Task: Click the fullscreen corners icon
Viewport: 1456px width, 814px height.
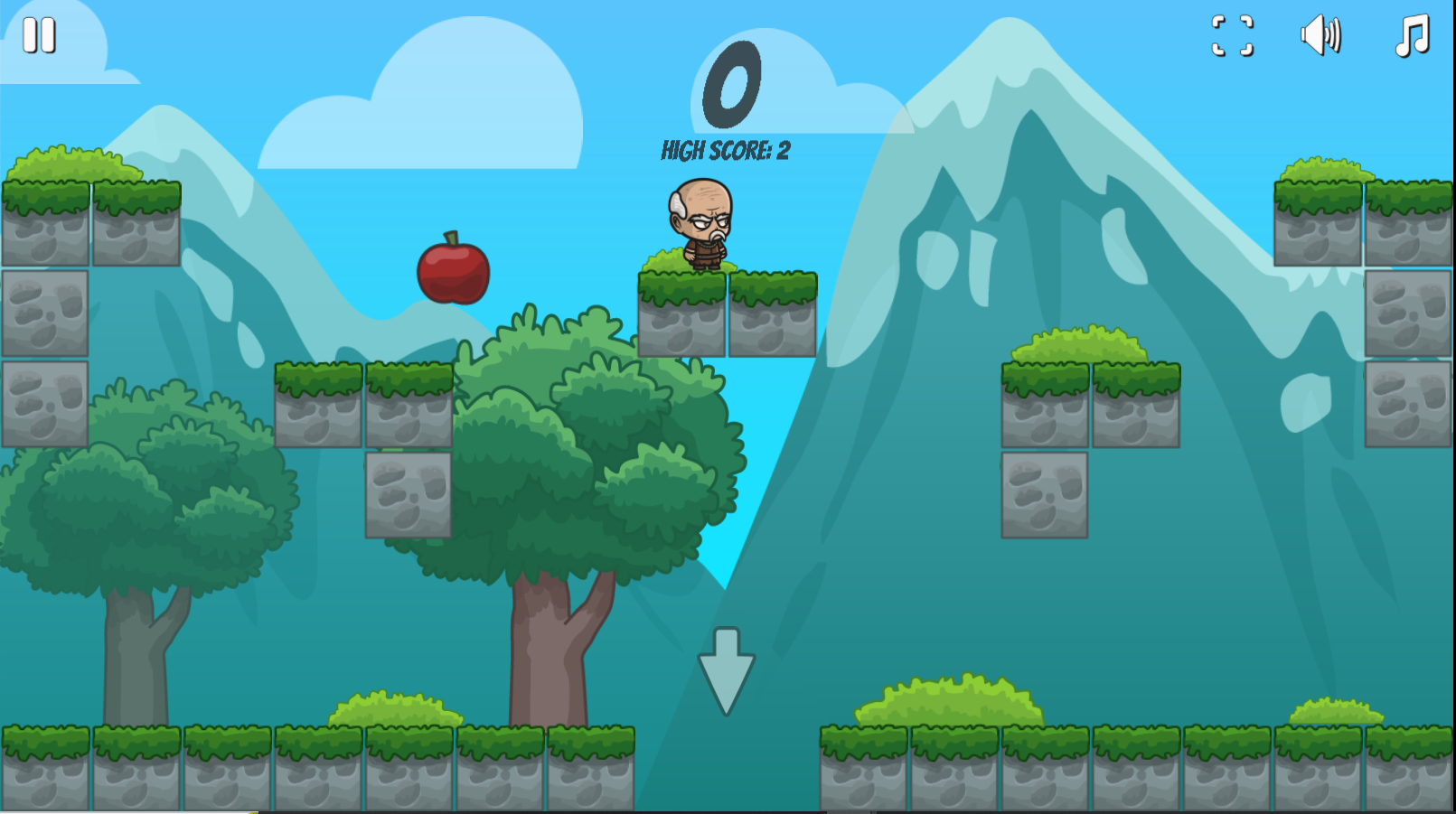Action: click(x=1231, y=37)
